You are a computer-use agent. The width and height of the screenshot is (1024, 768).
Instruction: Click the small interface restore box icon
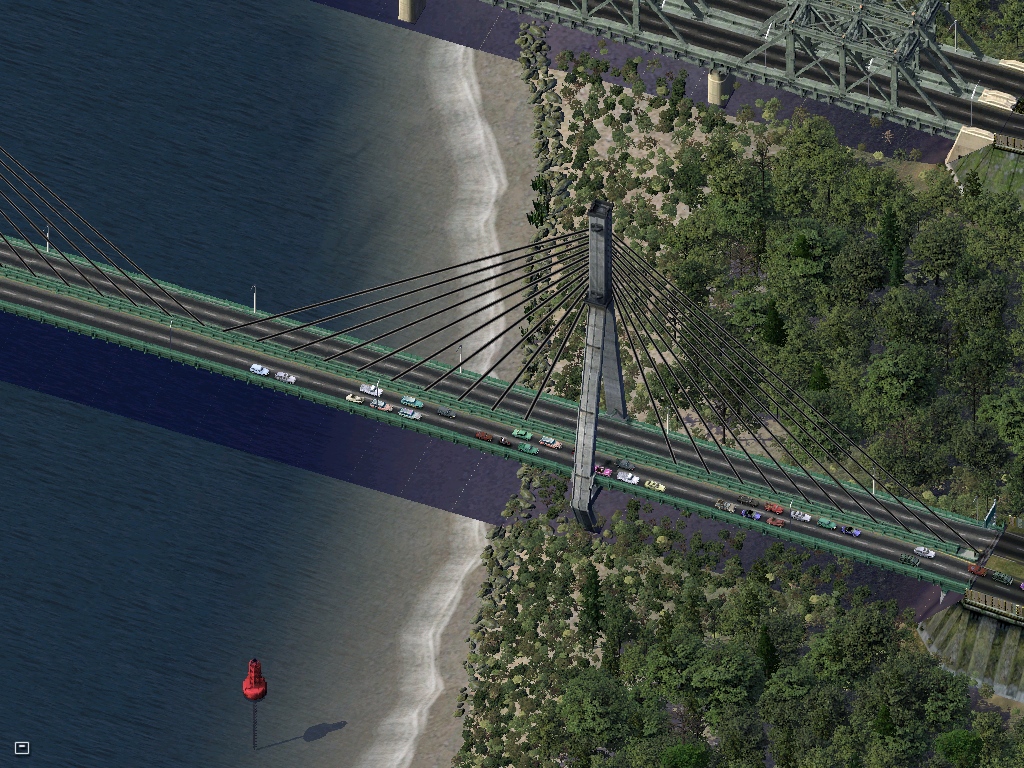point(22,747)
